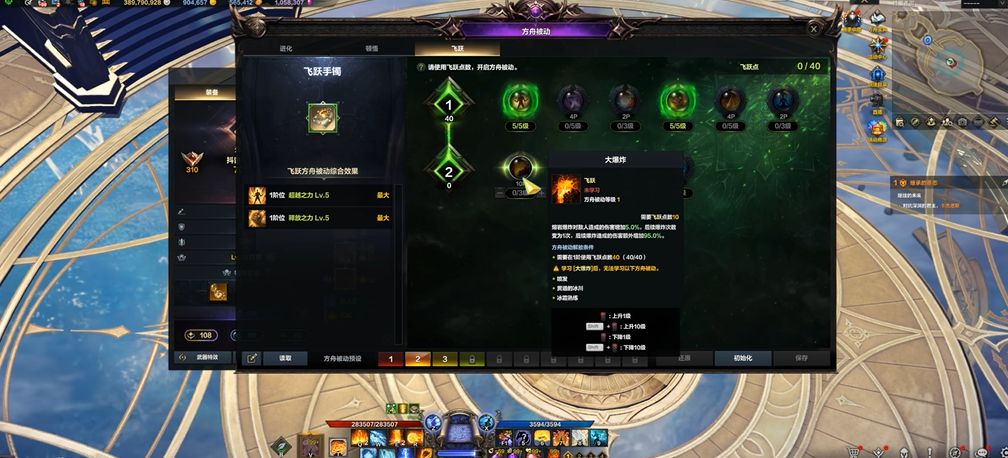The height and width of the screenshot is (458, 1008).
Task: Open the preset edit pencil button
Action: tap(252, 358)
